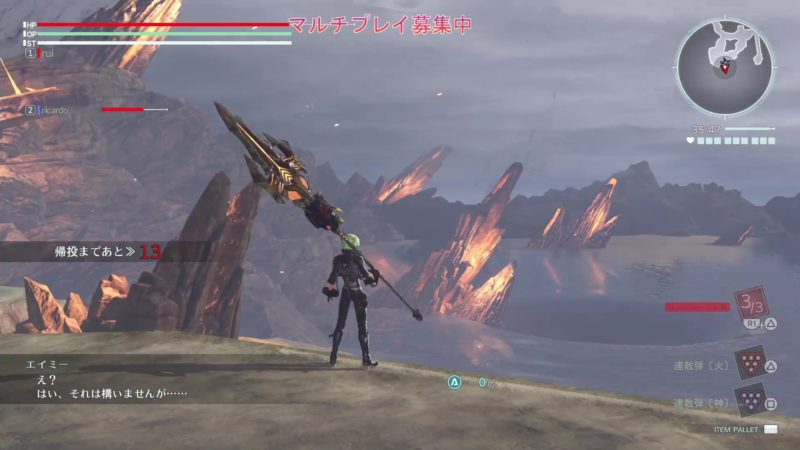Image resolution: width=800 pixels, height=450 pixels.
Task: Select the 連散弾〔火〕 fire bullet icon
Action: 749,363
